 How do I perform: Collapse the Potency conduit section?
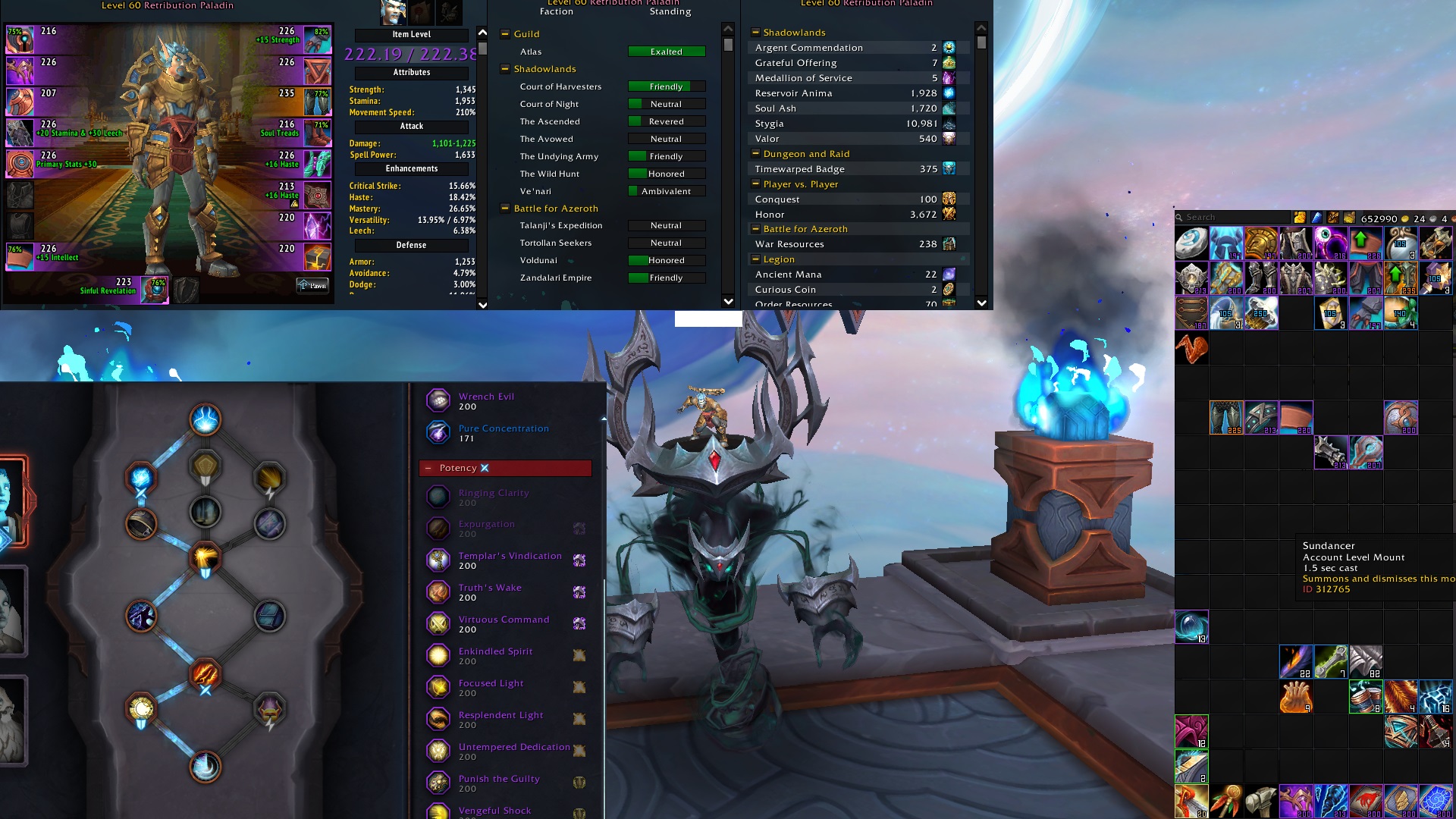pyautogui.click(x=429, y=468)
